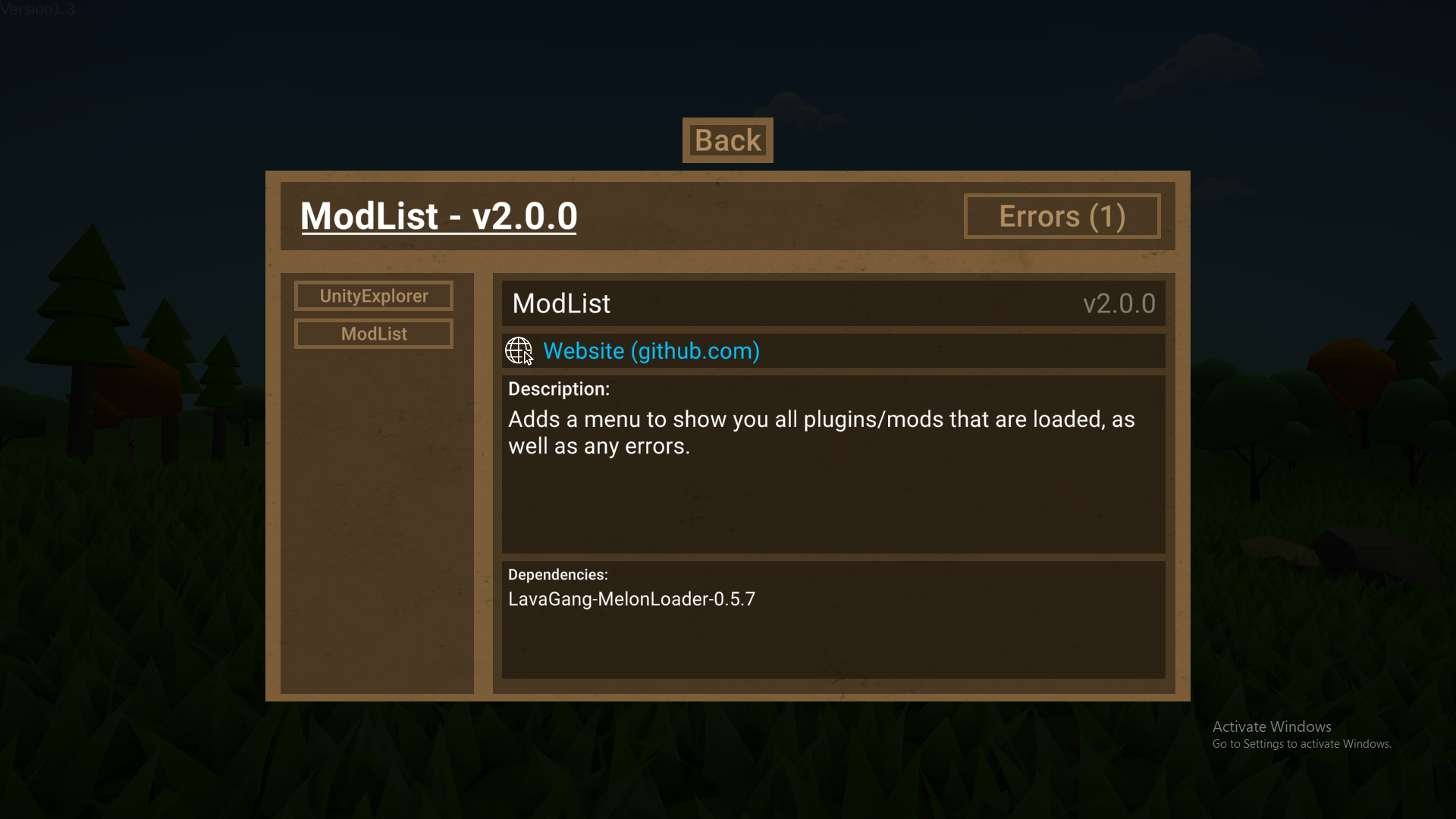Screen dimensions: 1456x819
Task: Click the Errors count label
Action: [1061, 216]
